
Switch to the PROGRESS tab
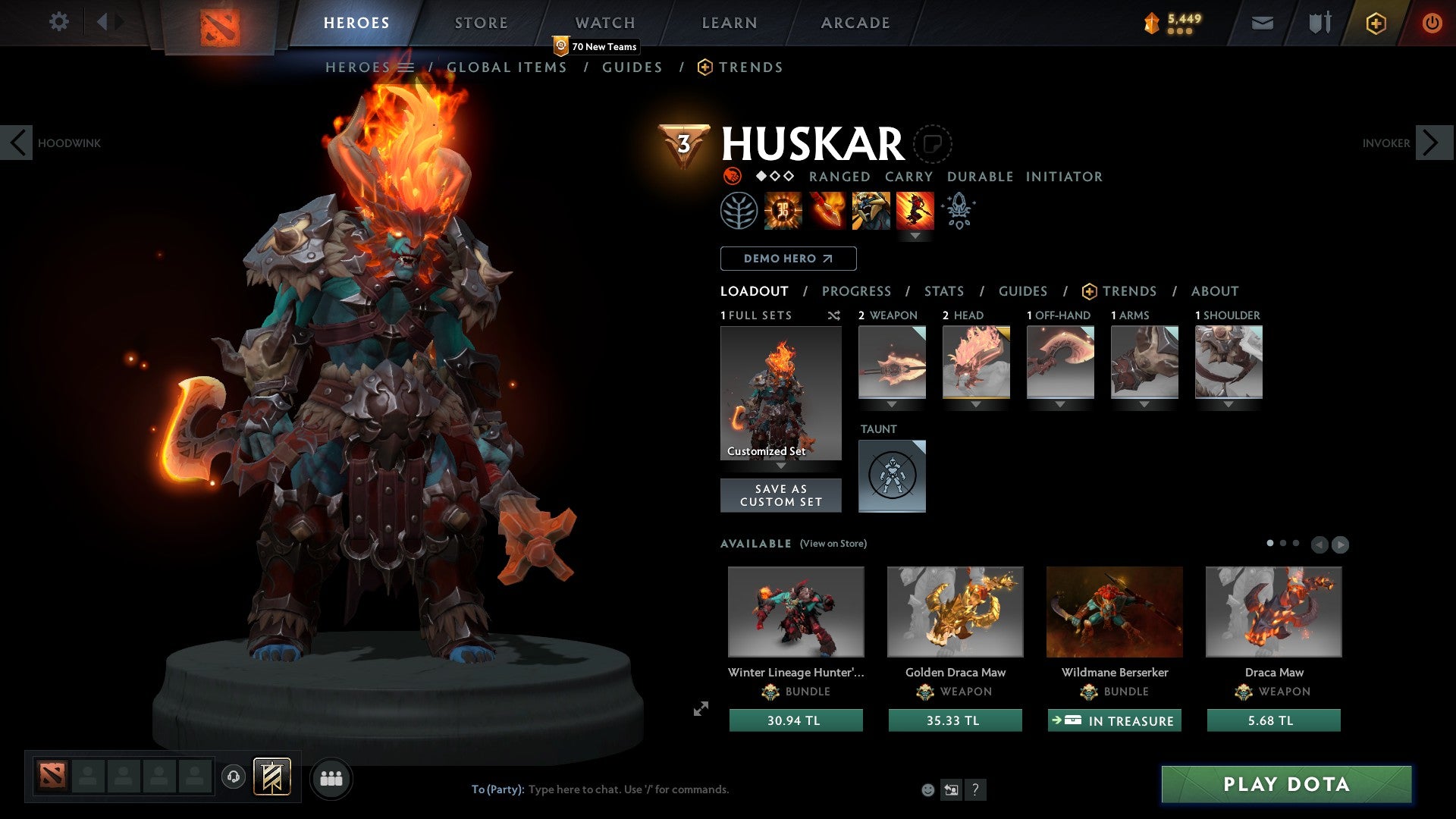tap(857, 291)
